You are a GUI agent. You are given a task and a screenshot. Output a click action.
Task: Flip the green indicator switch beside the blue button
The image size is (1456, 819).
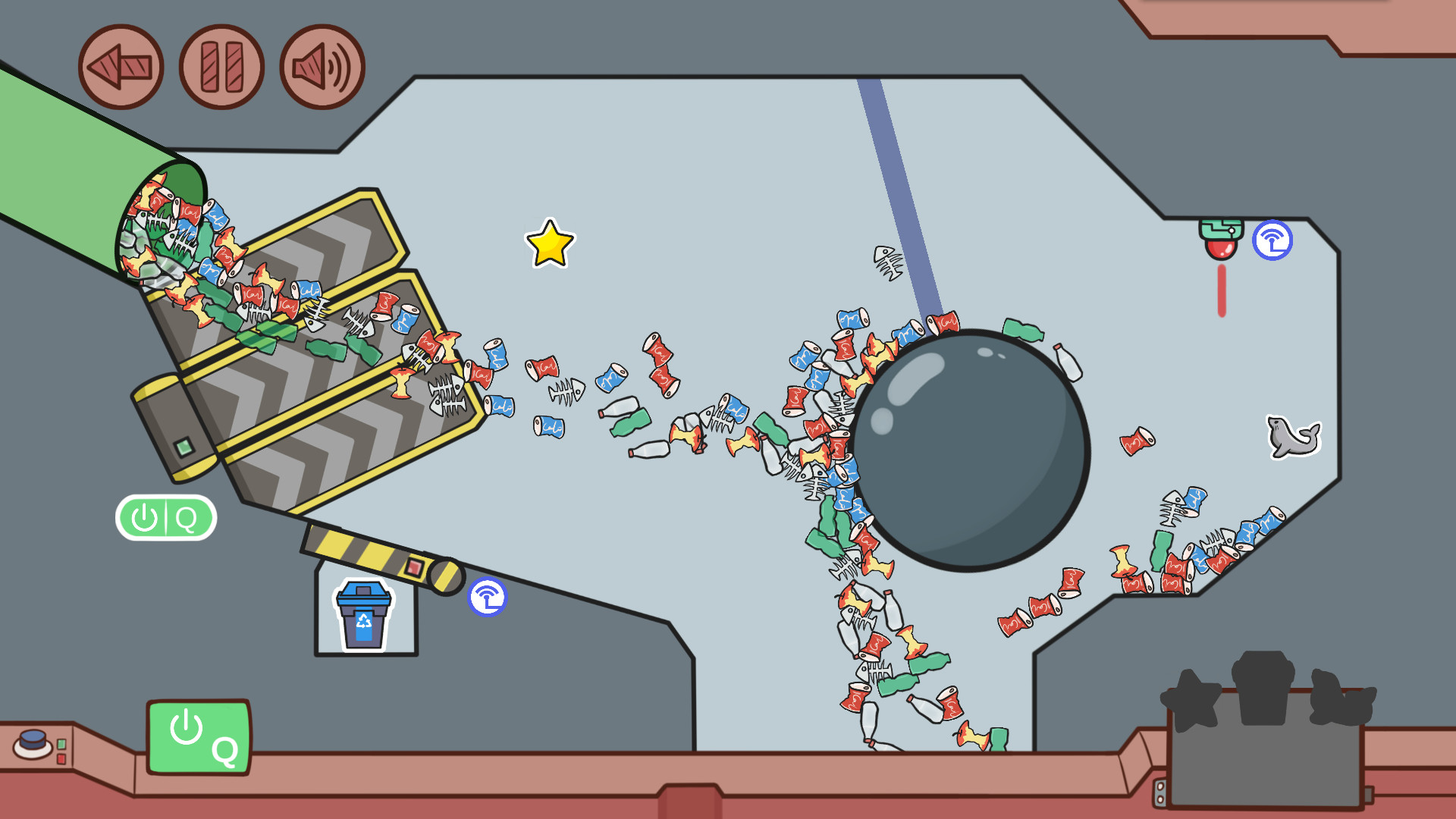click(61, 745)
